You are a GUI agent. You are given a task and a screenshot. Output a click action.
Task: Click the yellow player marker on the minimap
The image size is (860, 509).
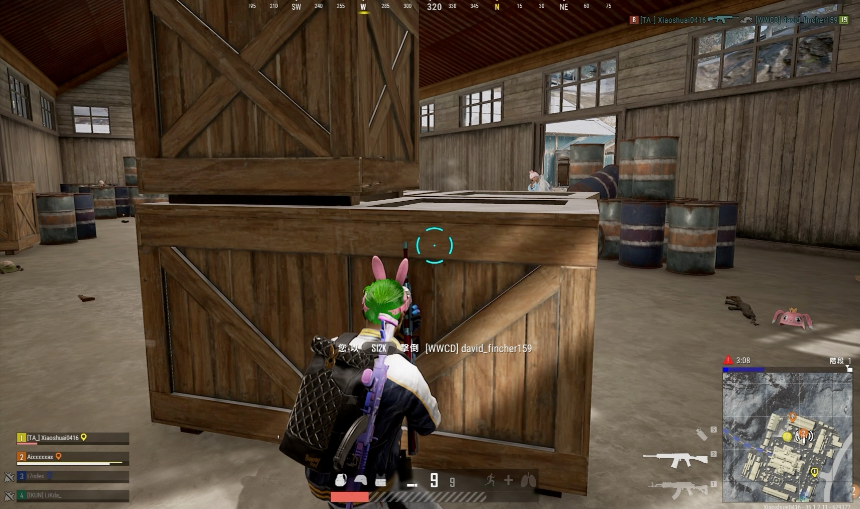[x=787, y=436]
